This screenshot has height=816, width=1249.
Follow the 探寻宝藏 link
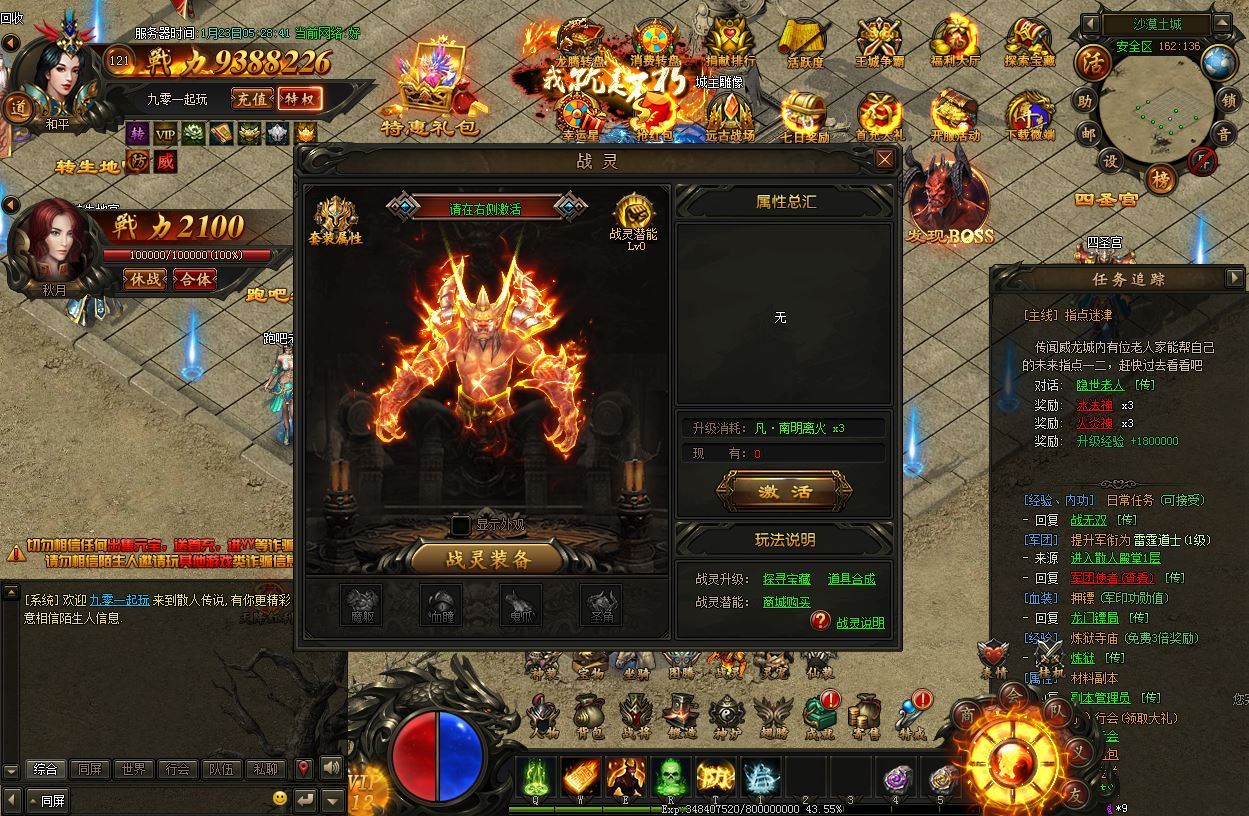[x=786, y=579]
